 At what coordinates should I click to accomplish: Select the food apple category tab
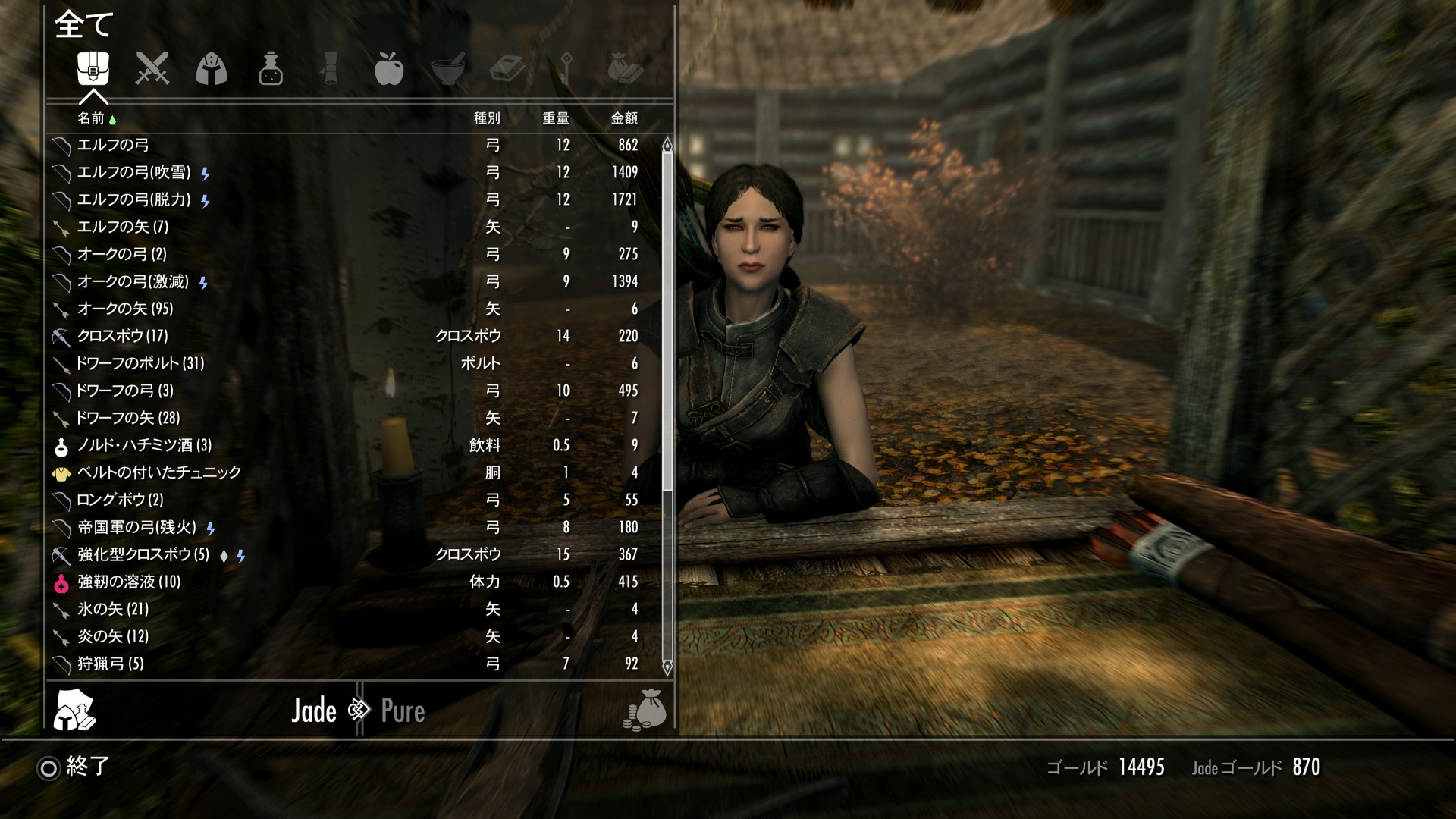click(x=388, y=69)
